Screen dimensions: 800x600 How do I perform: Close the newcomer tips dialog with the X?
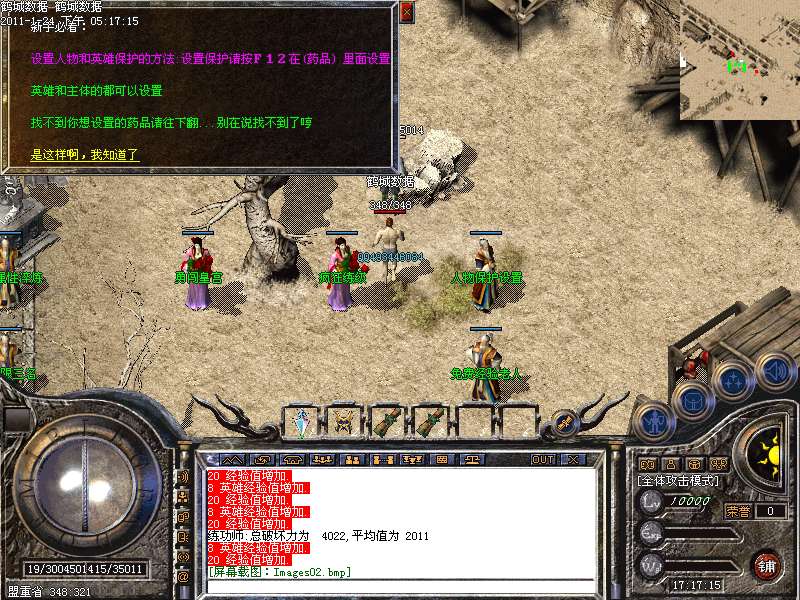coord(406,12)
